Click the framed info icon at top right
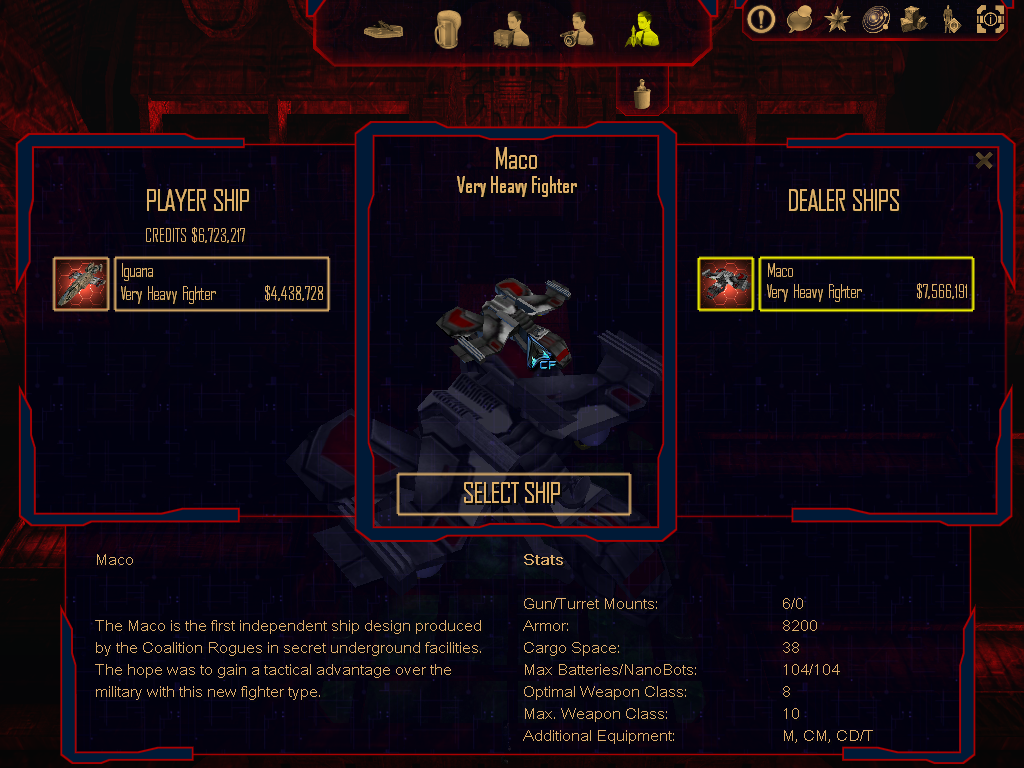The width and height of the screenshot is (1024, 768). [989, 18]
